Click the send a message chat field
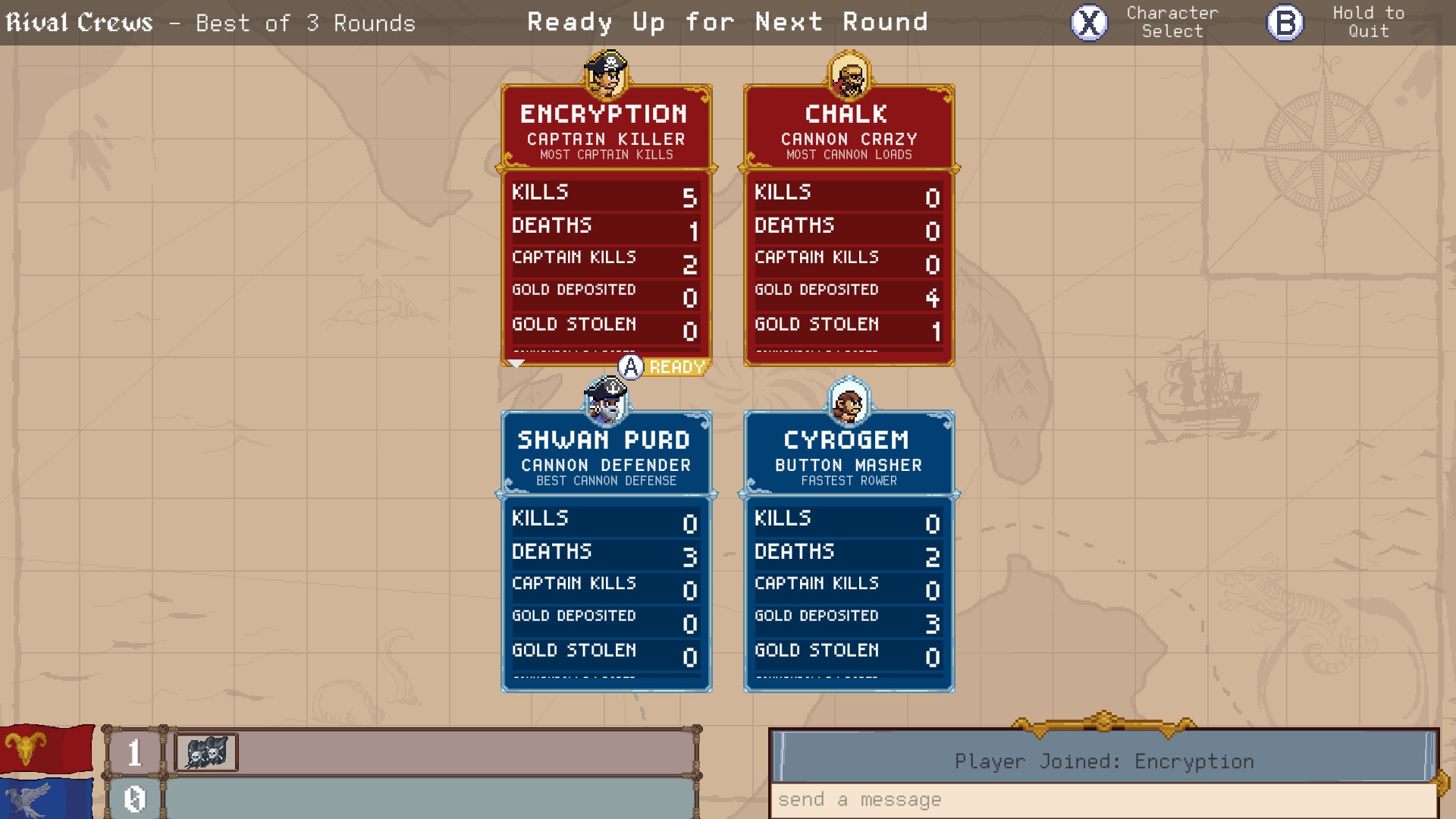Screen dimensions: 1456x819 [1104, 799]
